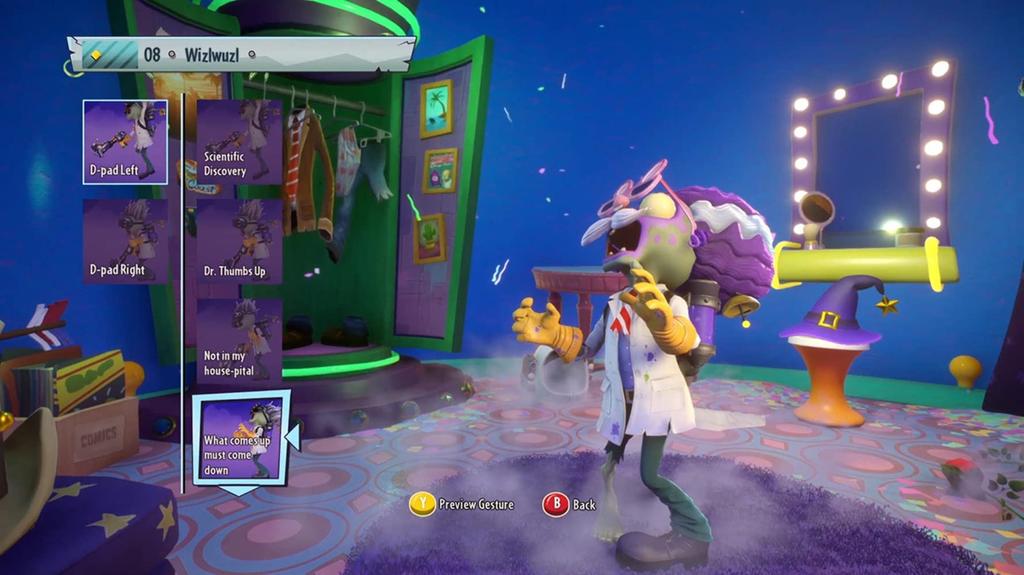Select What comes up must come down gesture
This screenshot has height=575, width=1024.
[240, 438]
